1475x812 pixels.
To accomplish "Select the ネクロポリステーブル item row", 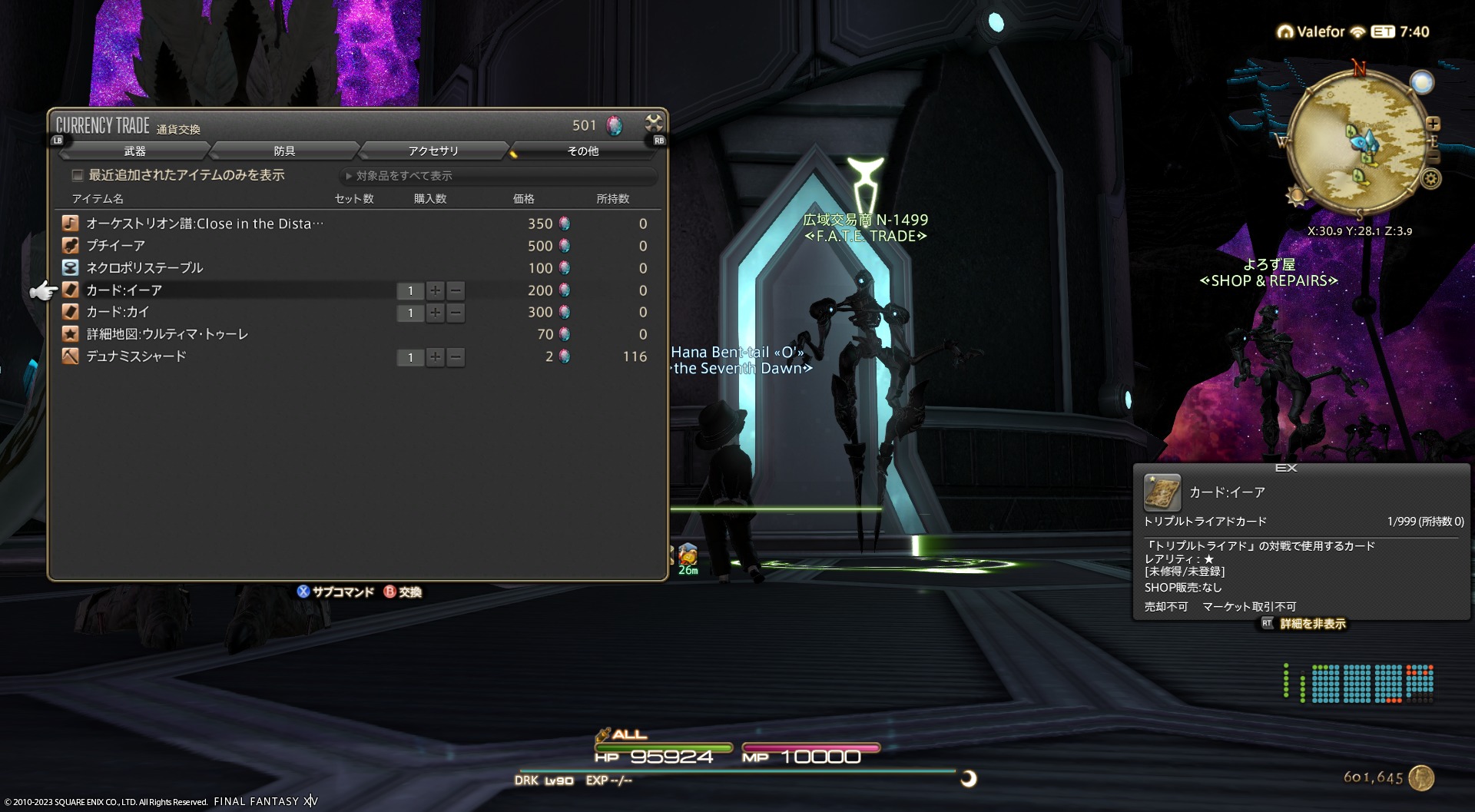I will (144, 268).
